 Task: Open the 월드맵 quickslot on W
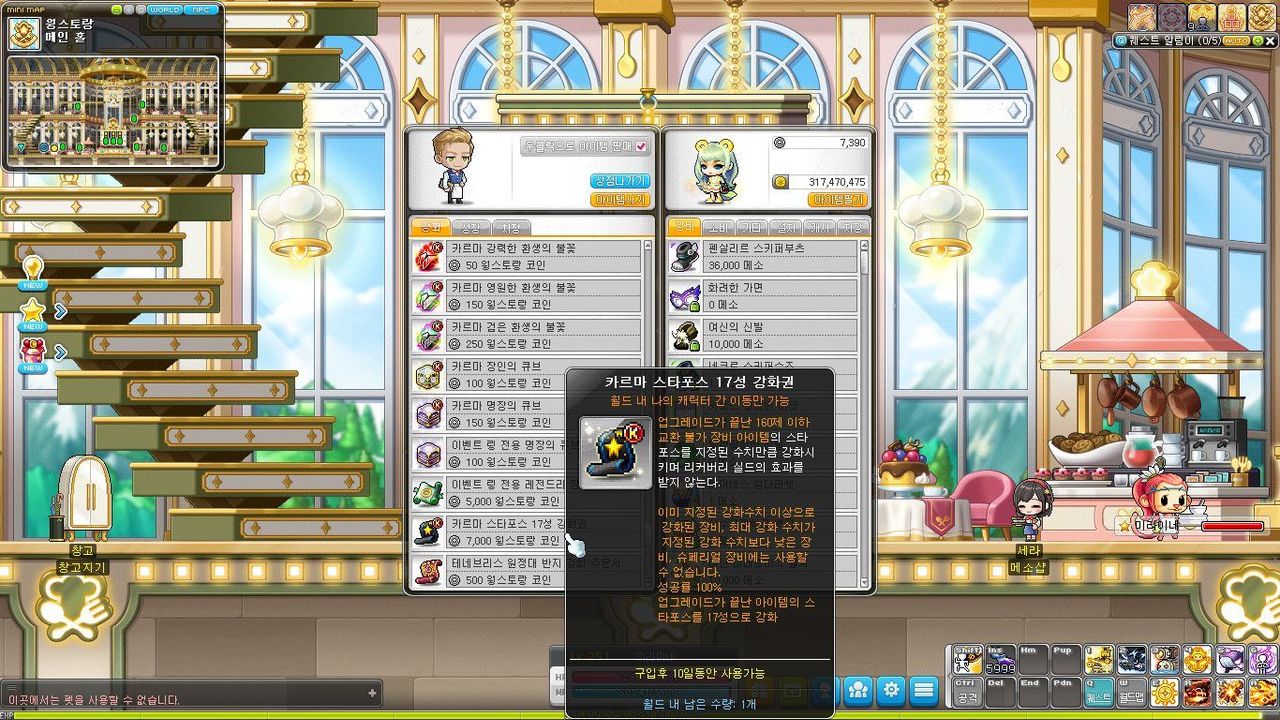tap(1131, 690)
